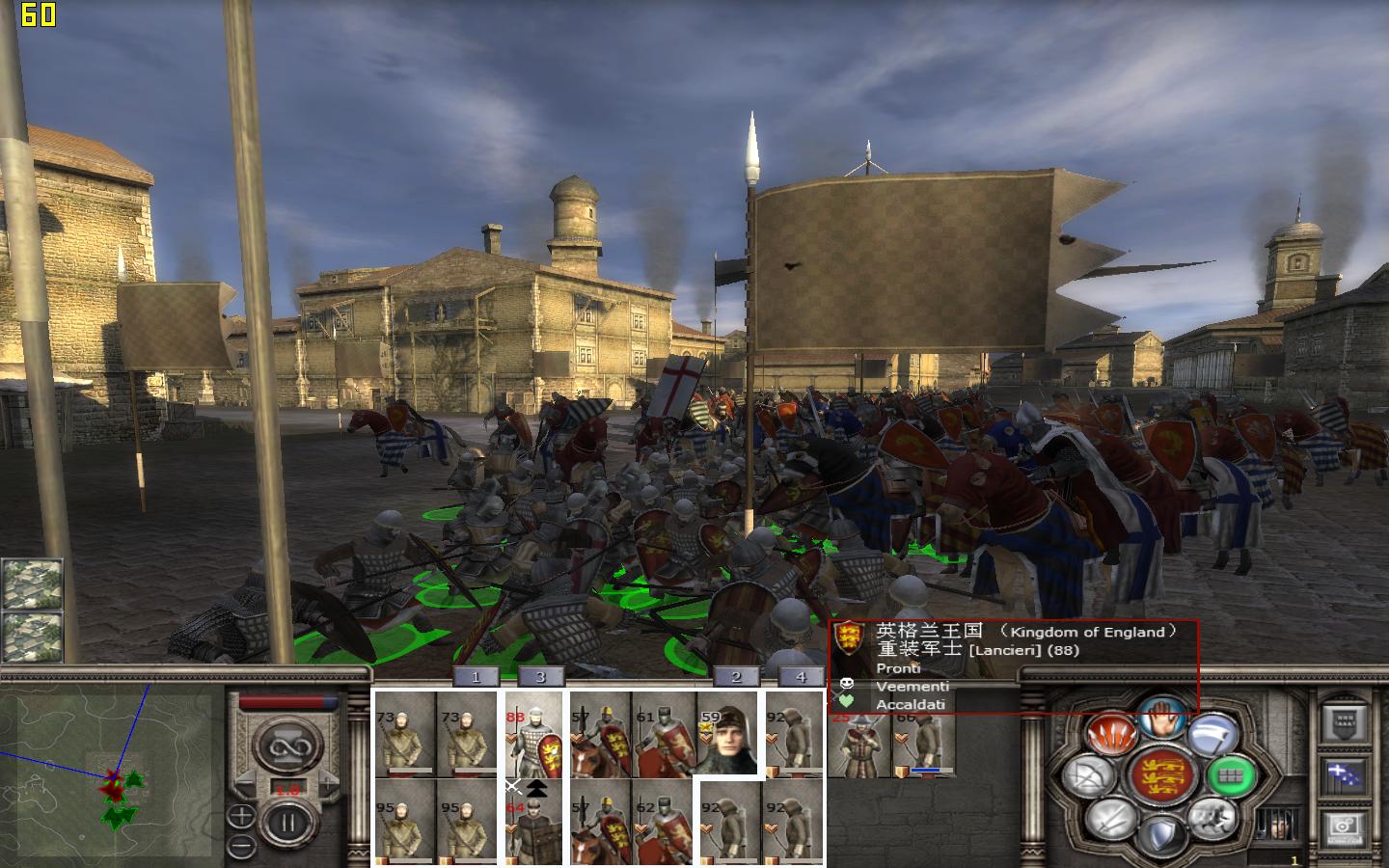Toggle fire-at-will bow button
The image size is (1389, 868).
click(x=1089, y=776)
